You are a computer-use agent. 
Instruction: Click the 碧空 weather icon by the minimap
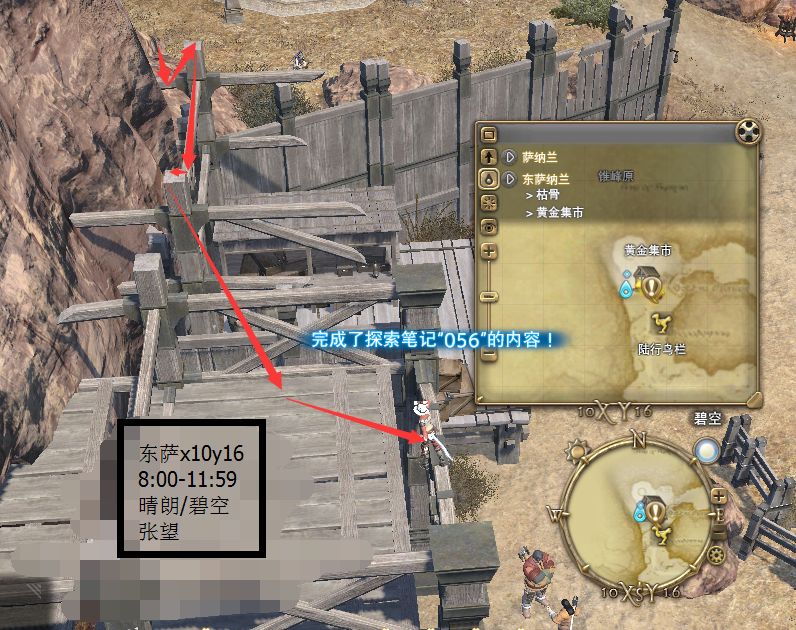pos(707,452)
